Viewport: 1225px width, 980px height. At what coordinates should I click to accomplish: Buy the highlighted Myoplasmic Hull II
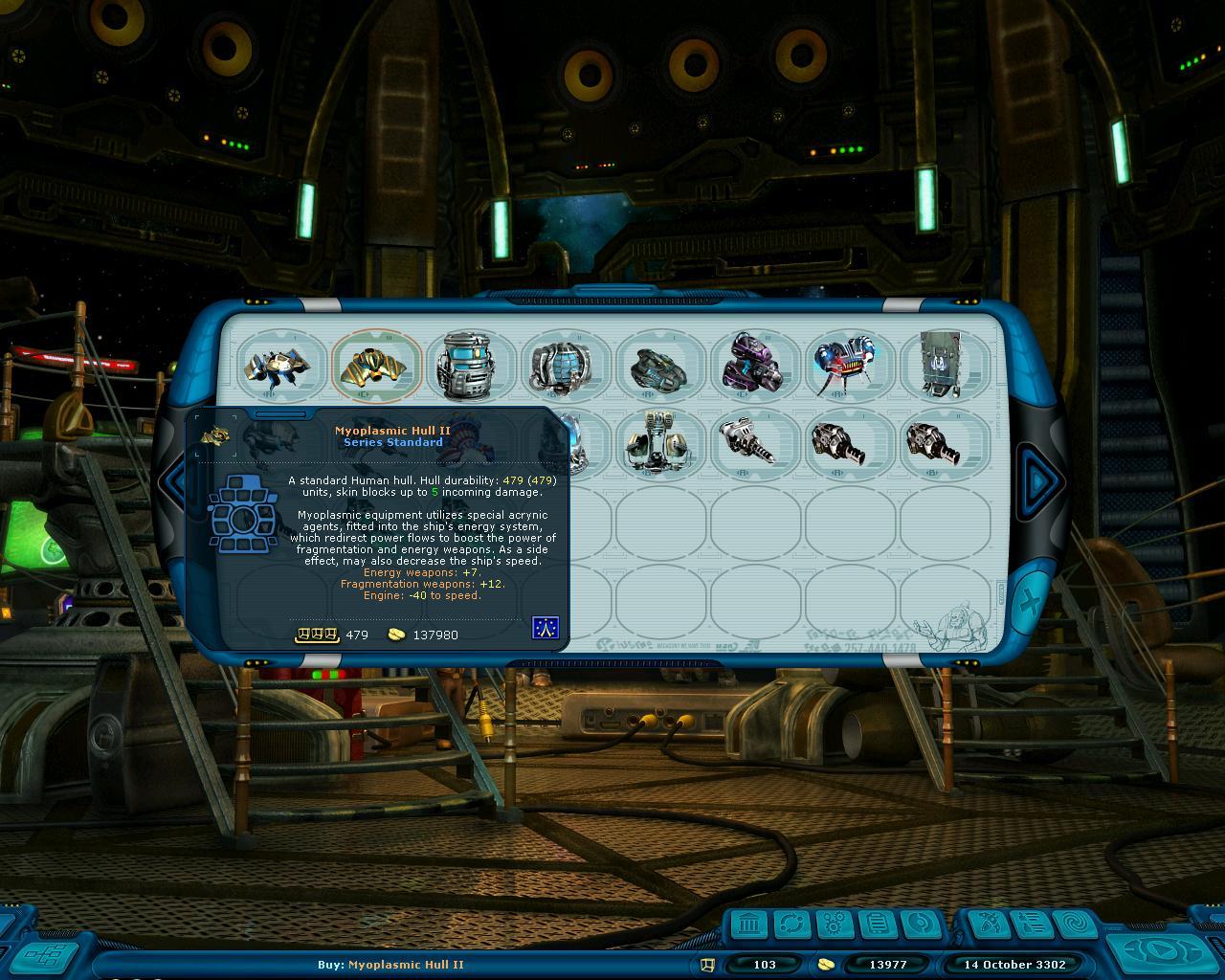[x=376, y=366]
